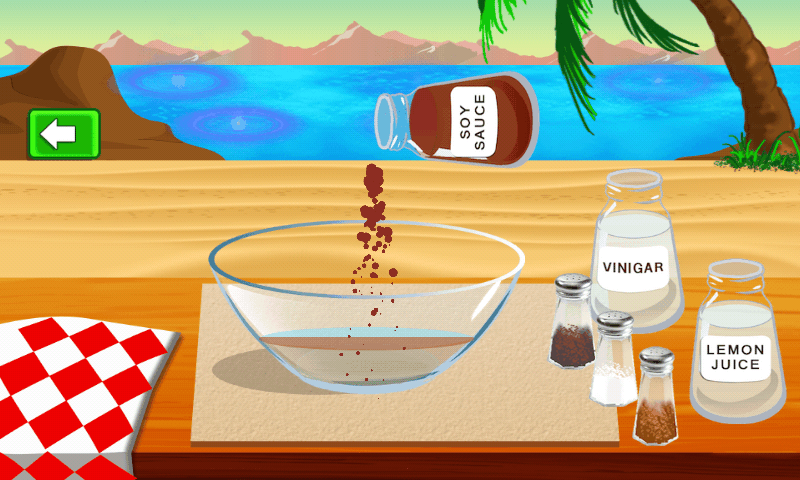This screenshot has width=800, height=480.
Task: Select the black pepper shaker
Action: tap(573, 325)
